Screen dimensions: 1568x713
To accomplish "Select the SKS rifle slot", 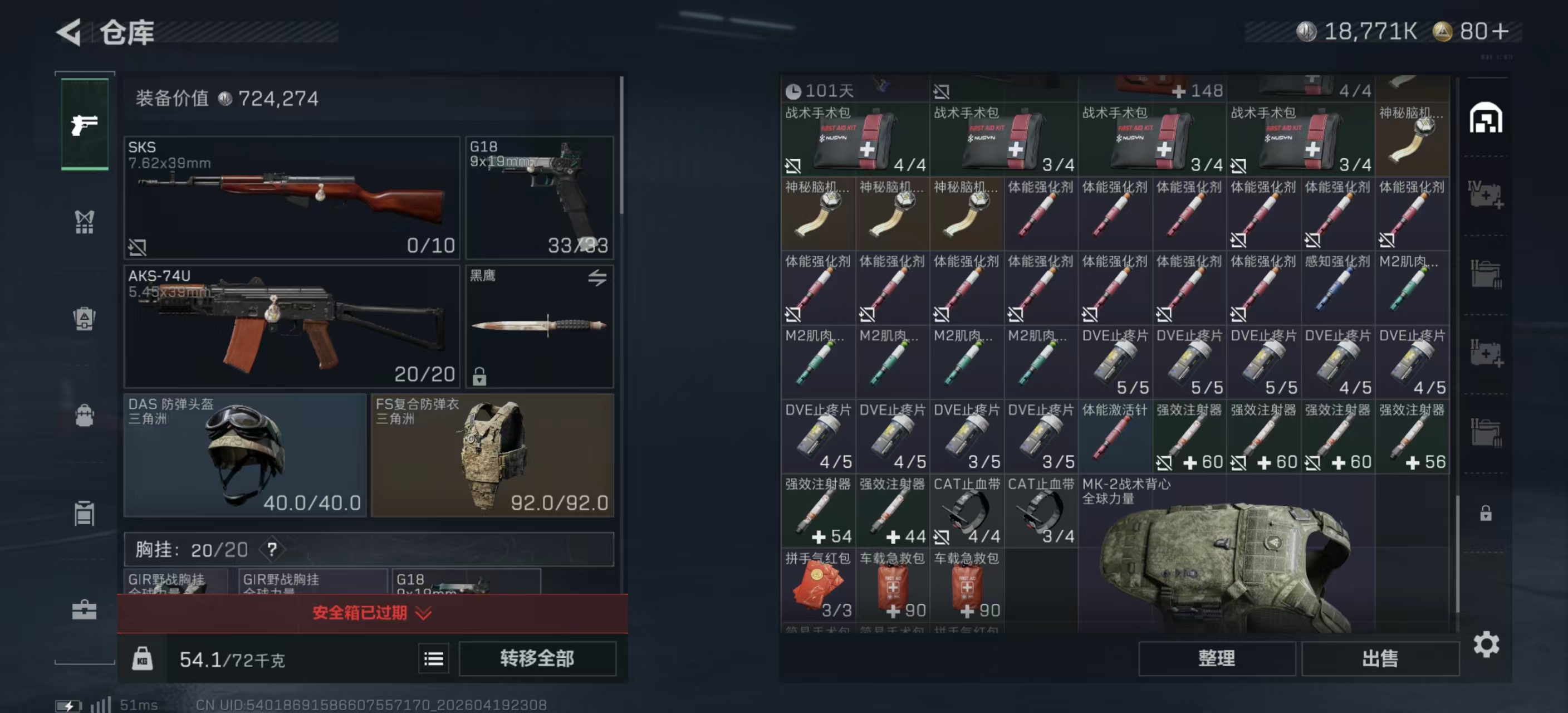I will [292, 198].
